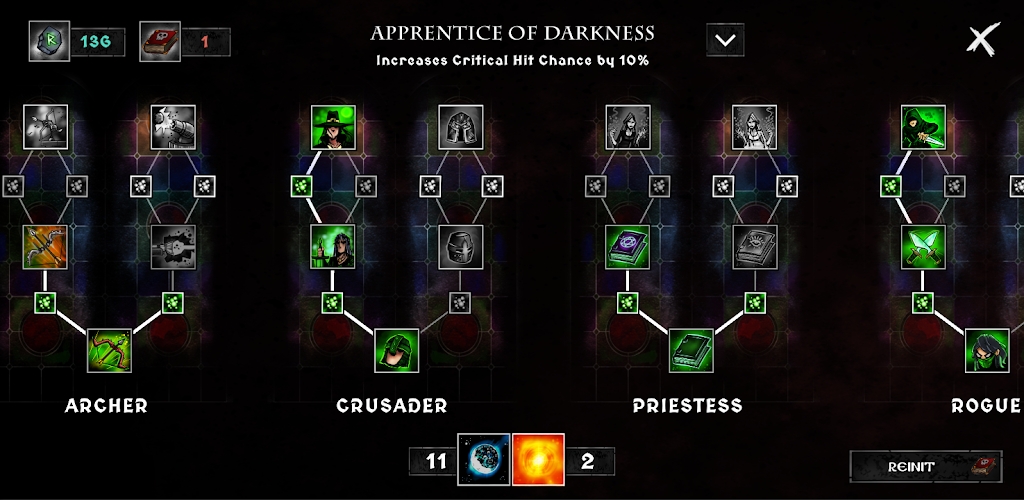Choose the Priestess grey hooded figure skill
1024x500 pixels.
[x=628, y=127]
